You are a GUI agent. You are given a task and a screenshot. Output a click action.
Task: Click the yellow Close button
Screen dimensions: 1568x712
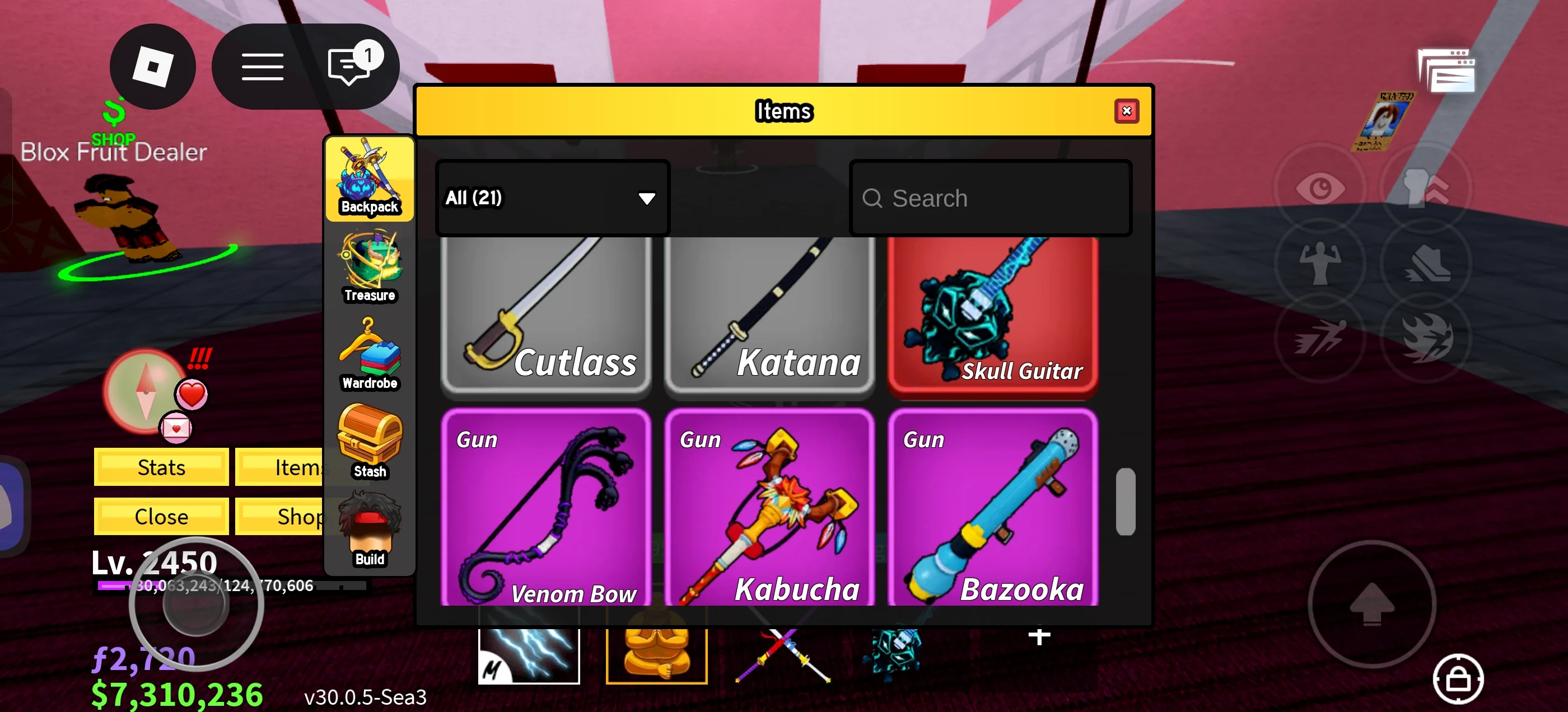point(161,516)
